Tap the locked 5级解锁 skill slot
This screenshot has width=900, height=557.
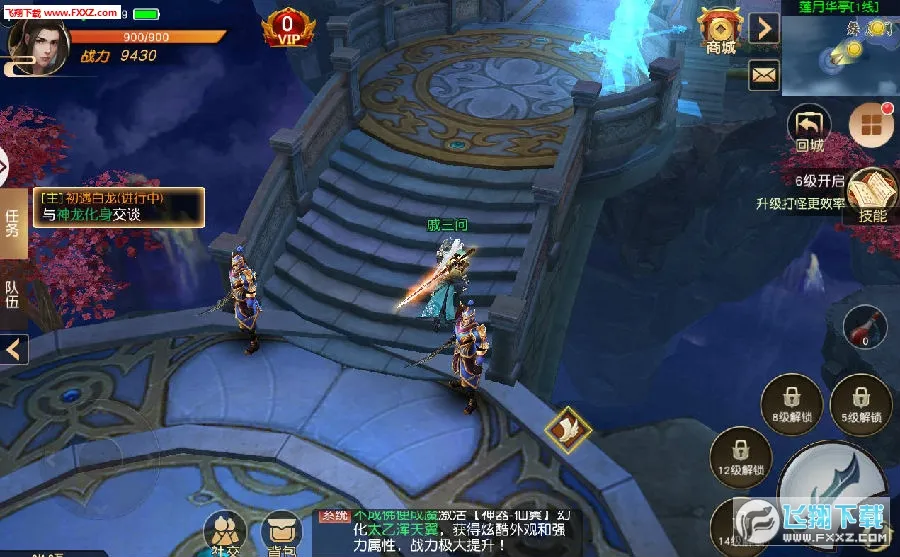pos(860,402)
